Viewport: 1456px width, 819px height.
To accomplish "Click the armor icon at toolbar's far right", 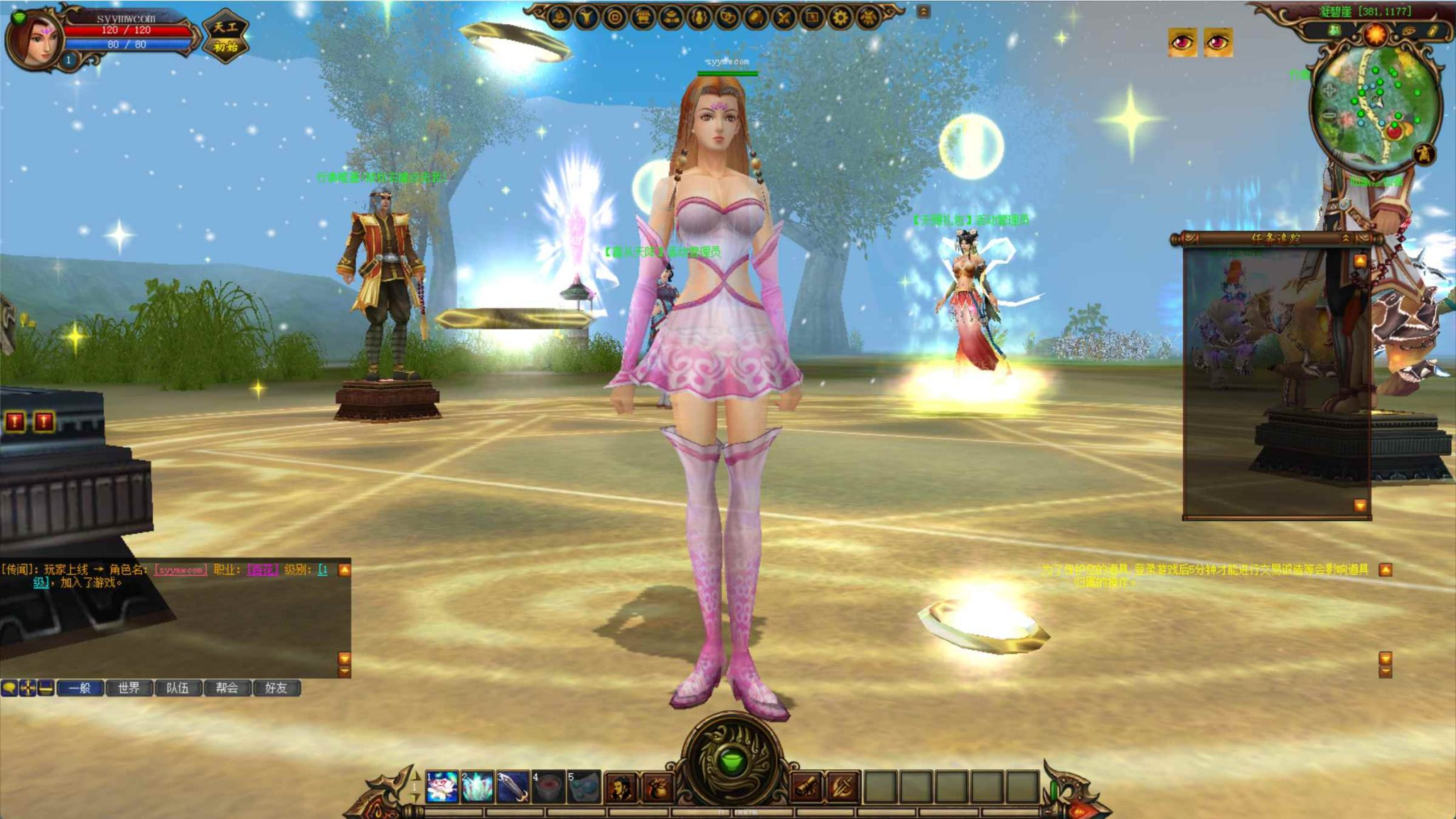I will coord(867,16).
